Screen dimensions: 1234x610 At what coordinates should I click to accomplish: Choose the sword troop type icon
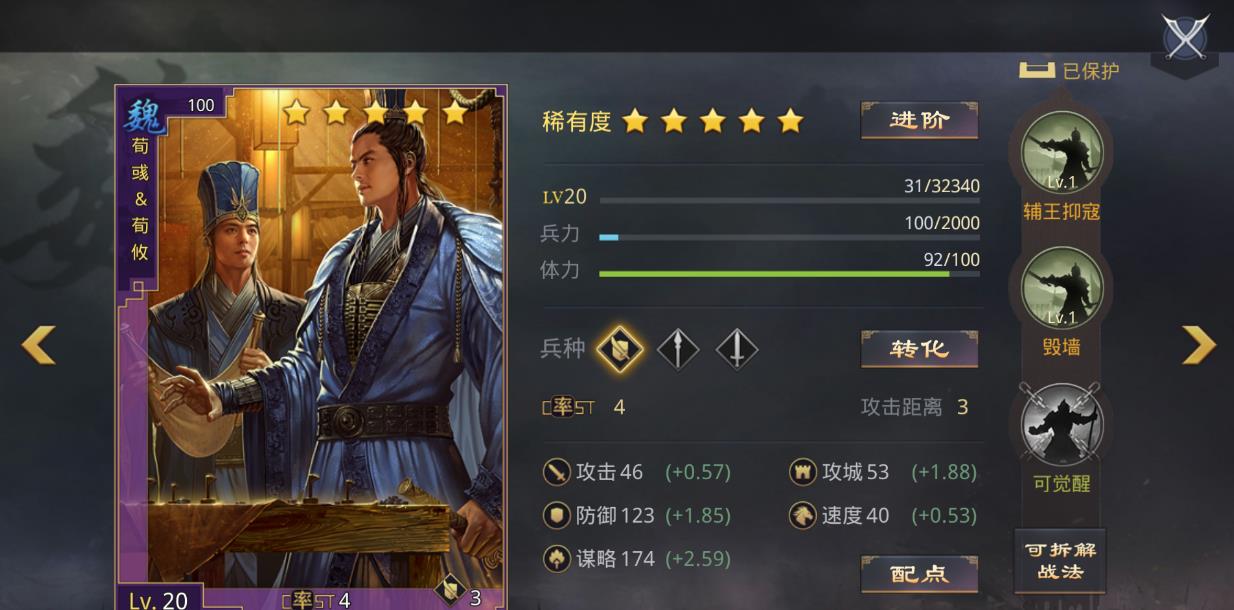[737, 350]
